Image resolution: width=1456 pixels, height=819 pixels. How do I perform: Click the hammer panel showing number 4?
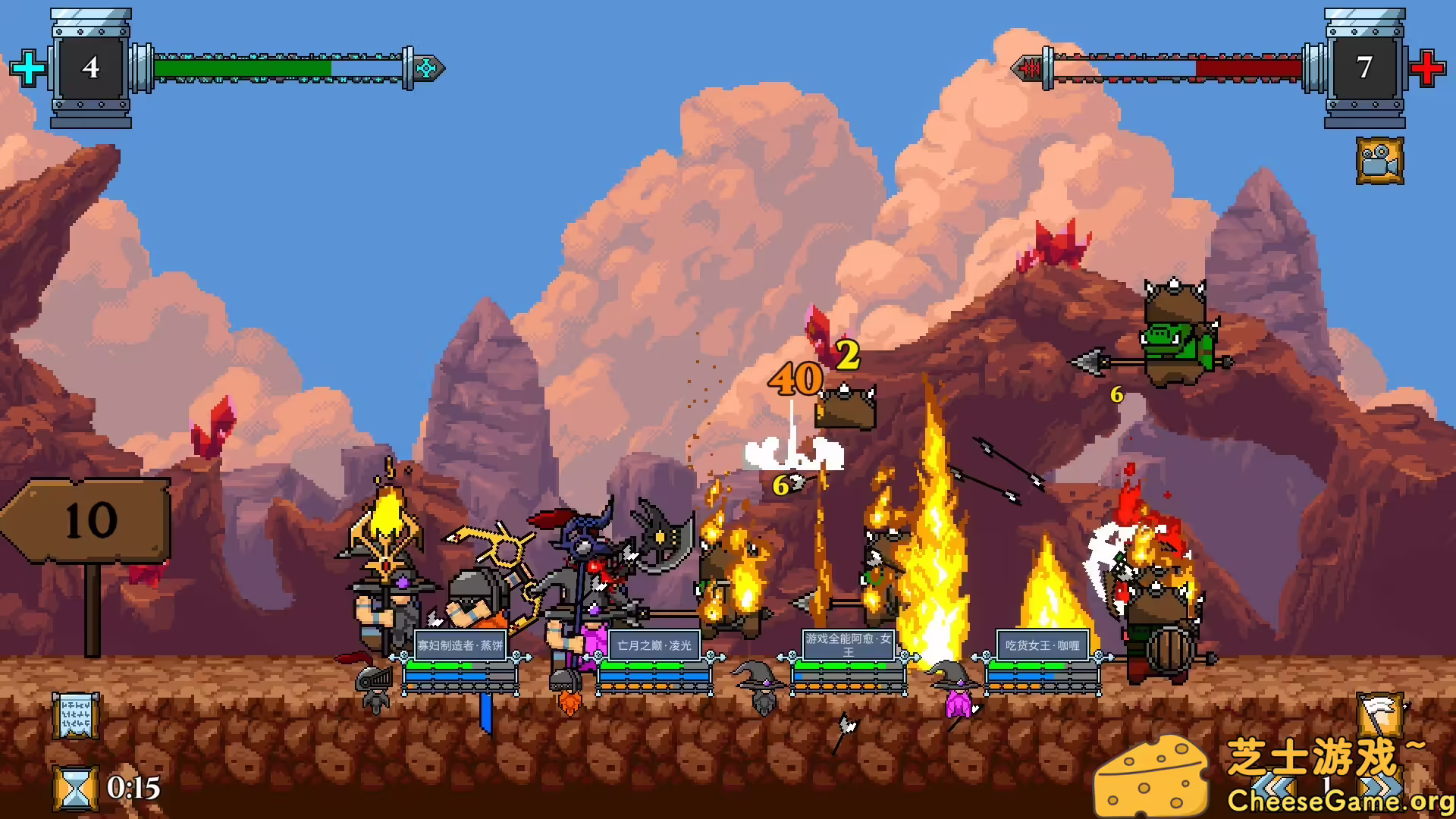click(91, 67)
